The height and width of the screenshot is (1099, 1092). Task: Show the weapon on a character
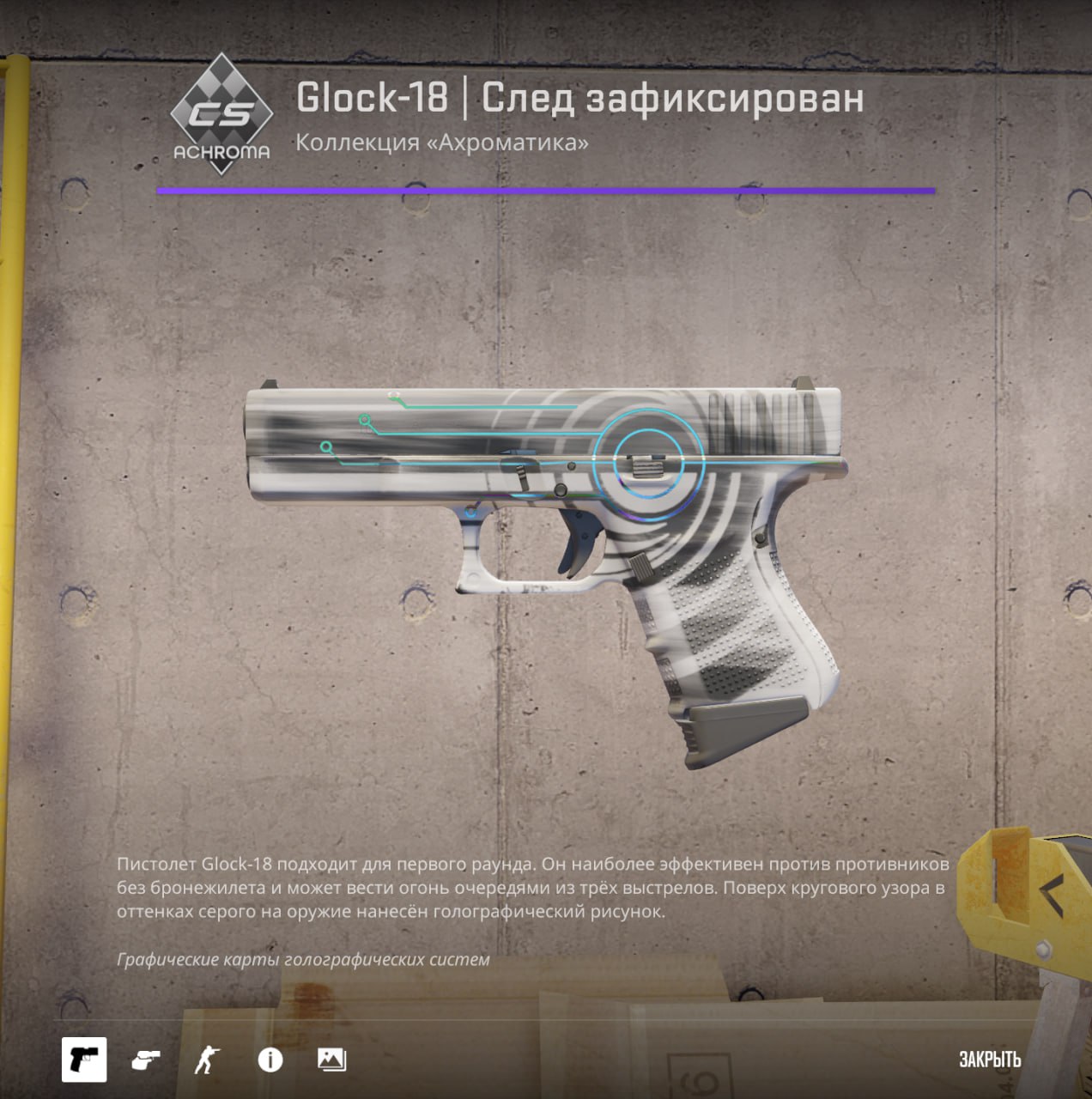pos(207,1060)
